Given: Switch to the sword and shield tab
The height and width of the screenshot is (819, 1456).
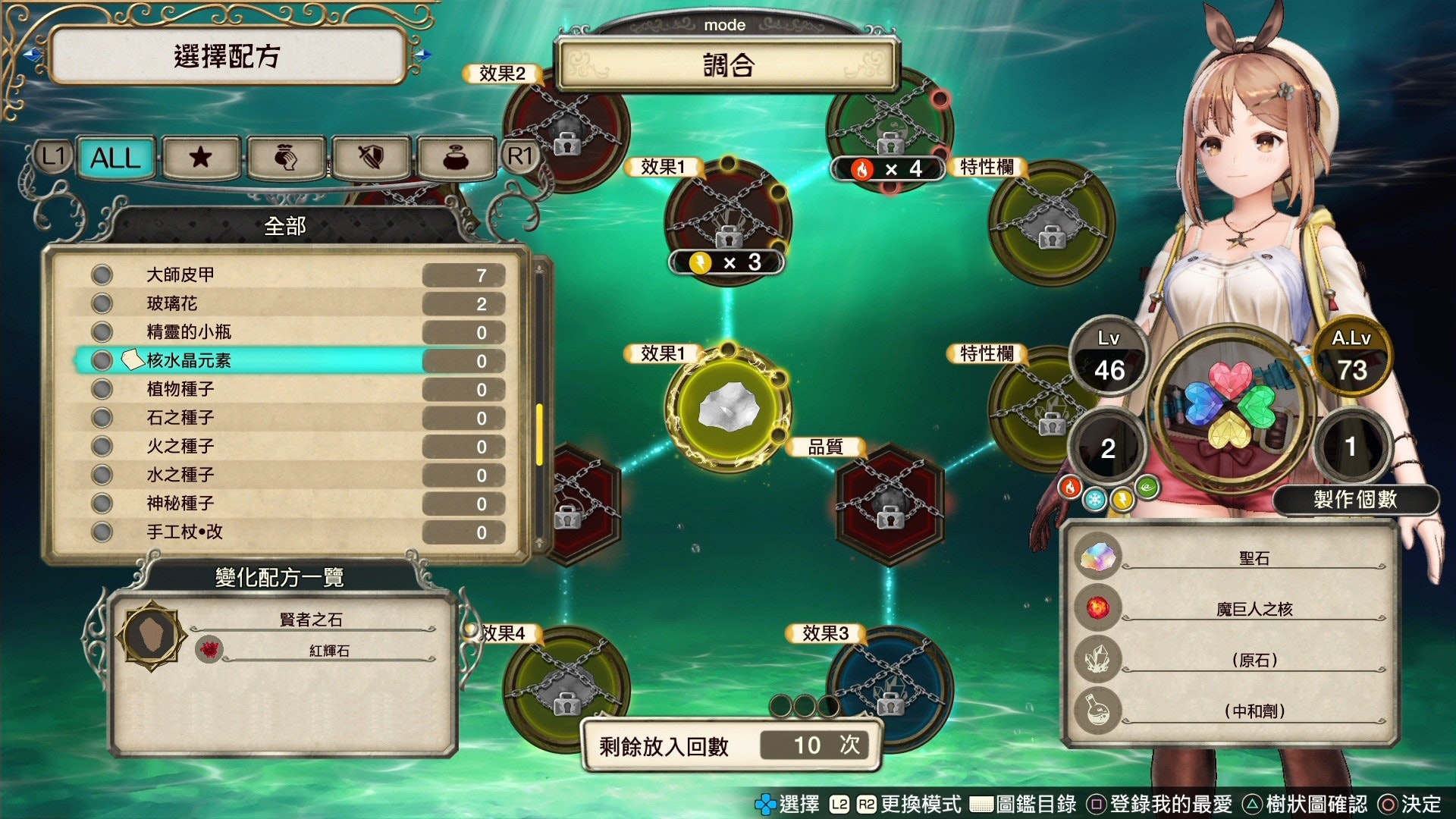Looking at the screenshot, I should coord(370,158).
